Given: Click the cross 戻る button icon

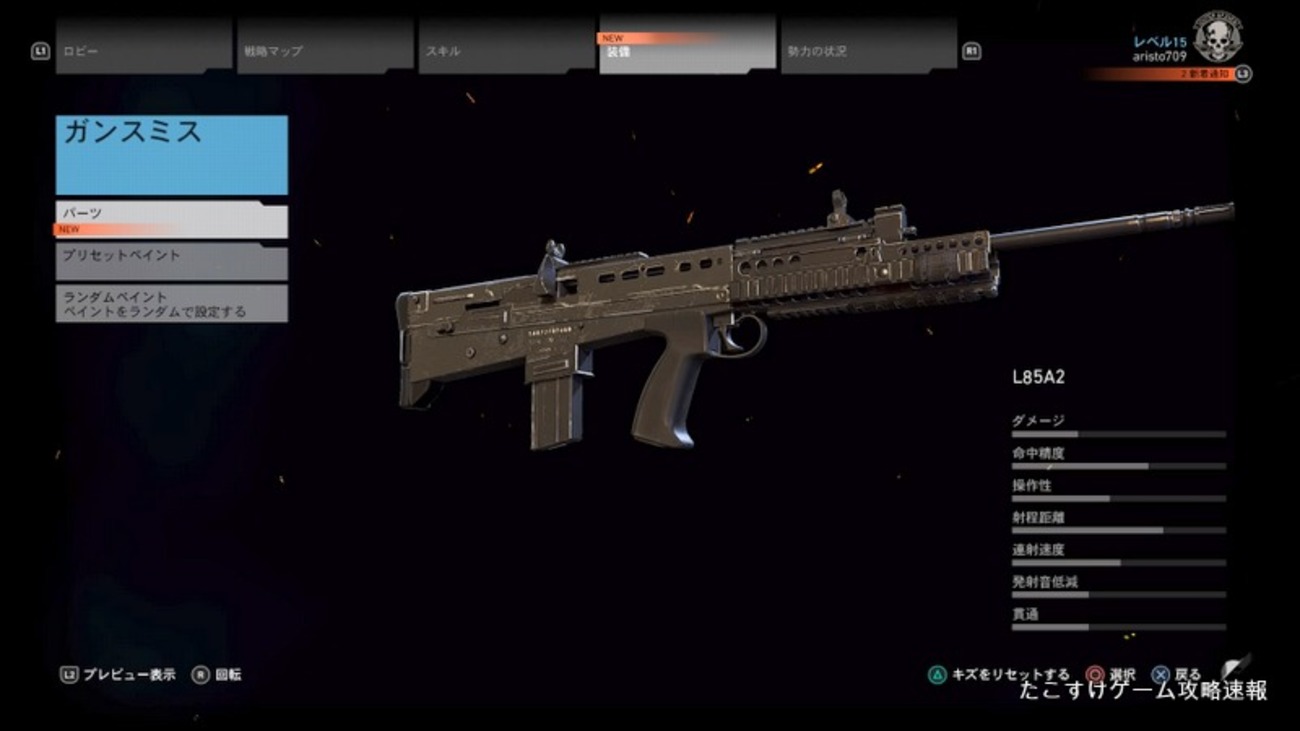Looking at the screenshot, I should pos(1160,672).
